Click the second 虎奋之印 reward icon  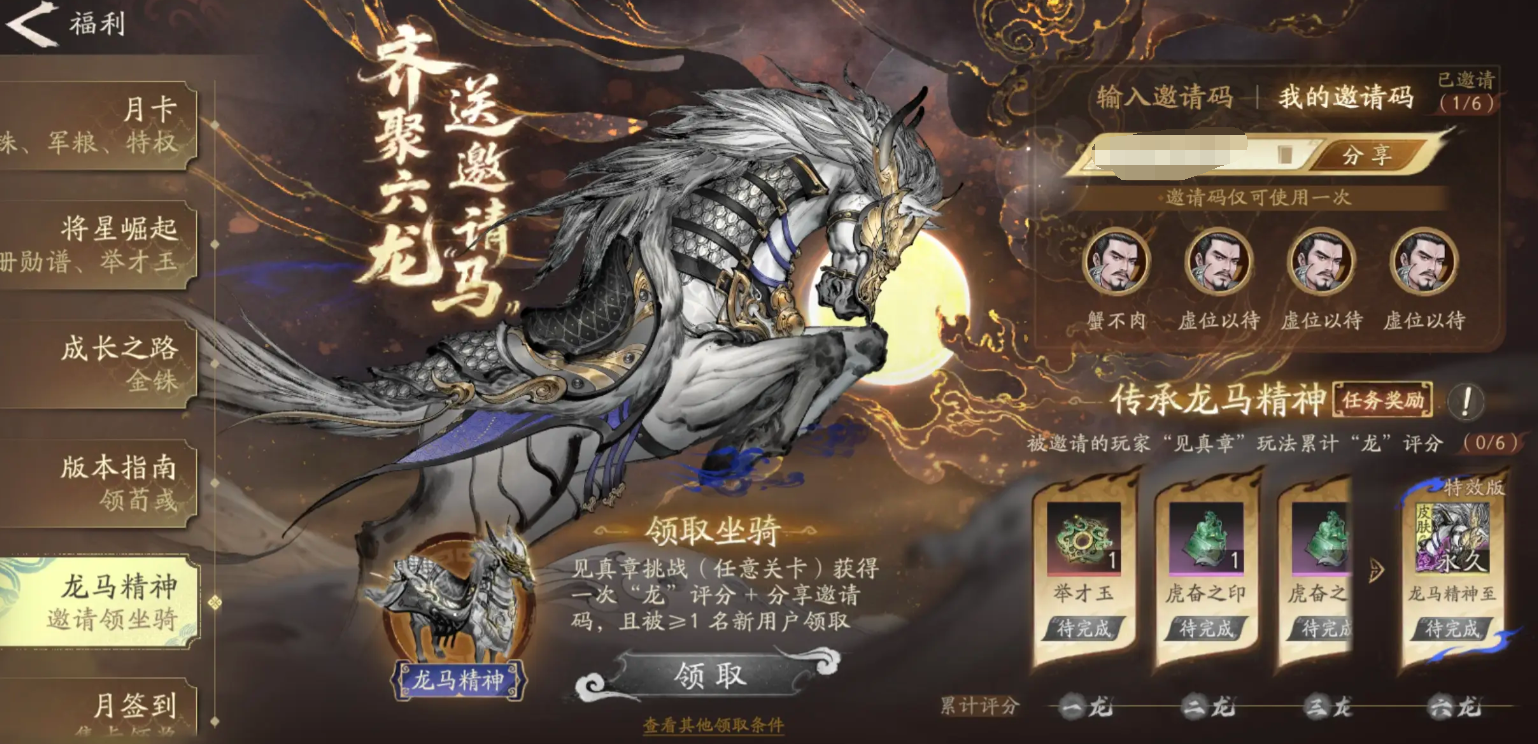pos(1320,540)
